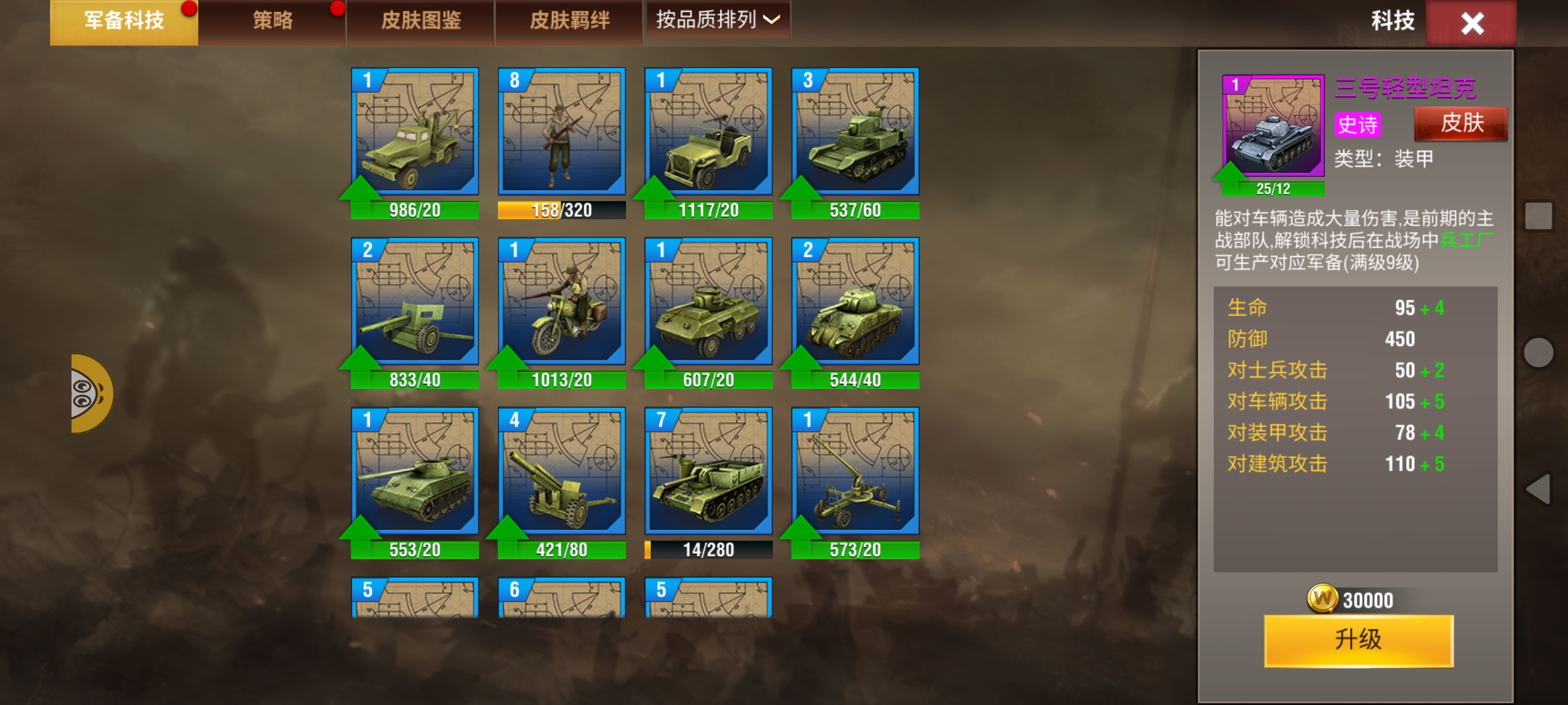Choose the rifleman soldier card

[x=562, y=132]
